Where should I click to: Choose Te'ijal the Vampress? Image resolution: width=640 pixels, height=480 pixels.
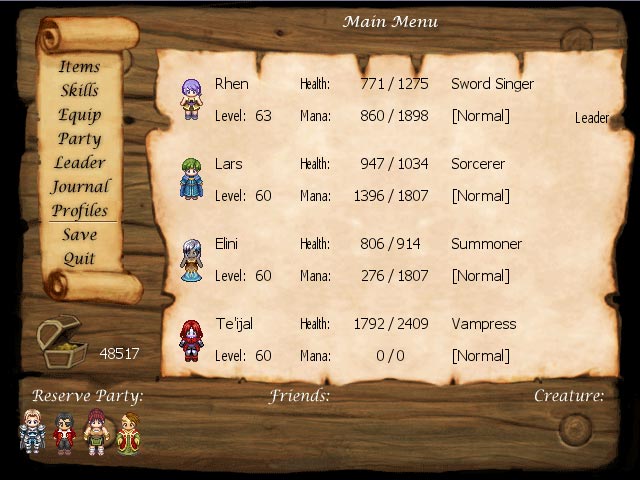pos(191,340)
